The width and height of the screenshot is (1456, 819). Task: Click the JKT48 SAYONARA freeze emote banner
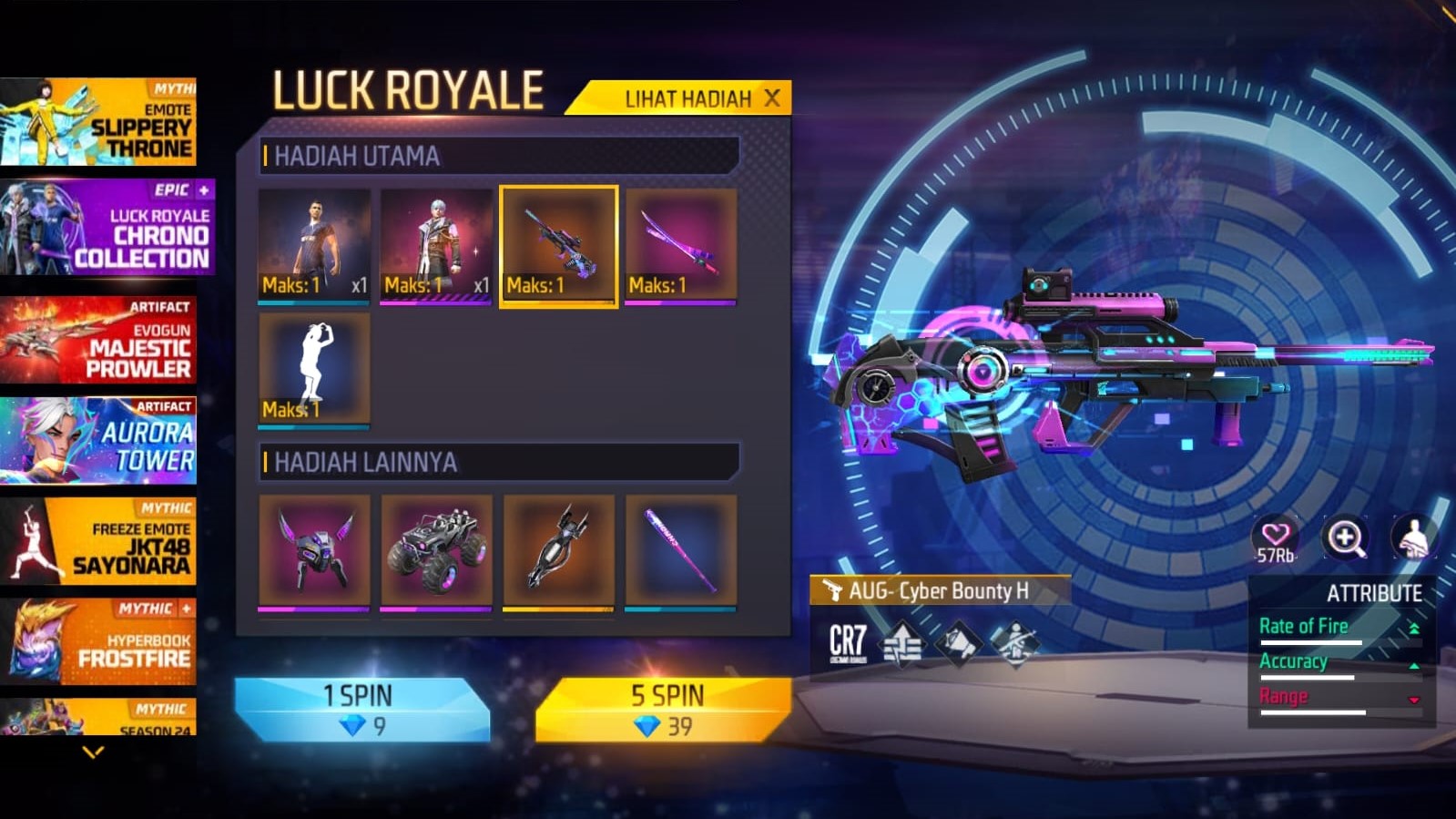[x=100, y=539]
